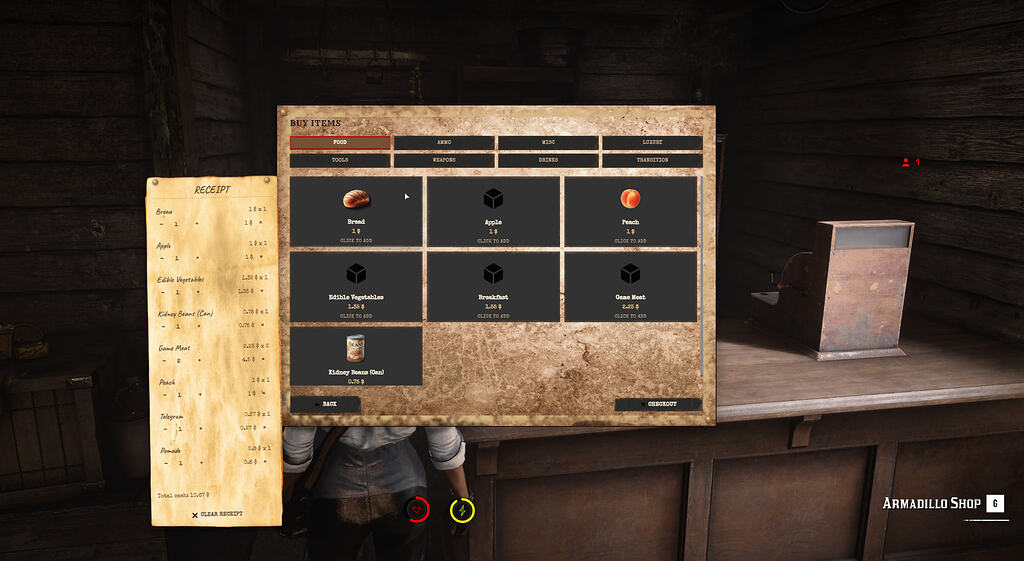
Task: Add an Apple to the order
Action: (x=493, y=211)
